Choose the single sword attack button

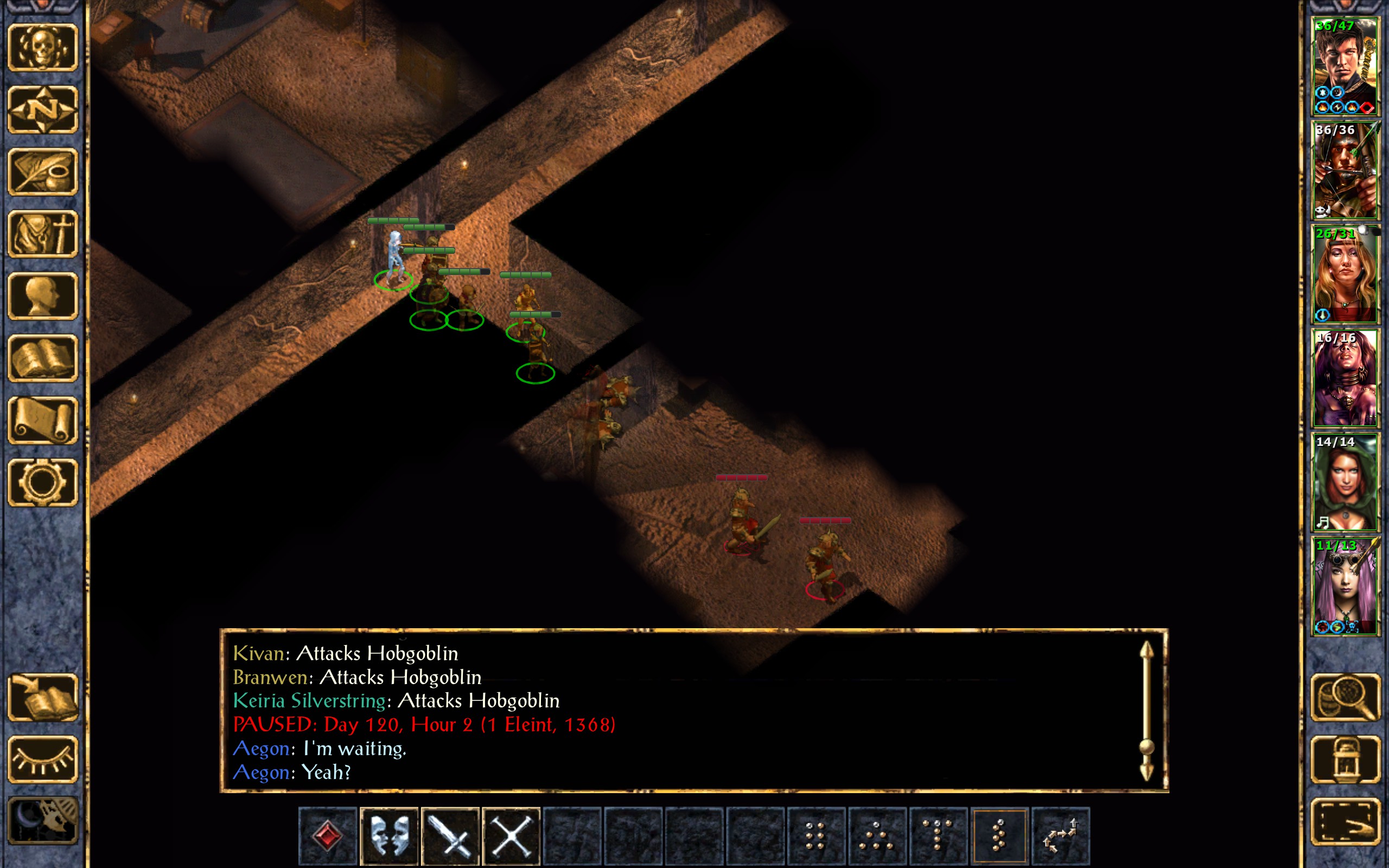pyautogui.click(x=450, y=836)
